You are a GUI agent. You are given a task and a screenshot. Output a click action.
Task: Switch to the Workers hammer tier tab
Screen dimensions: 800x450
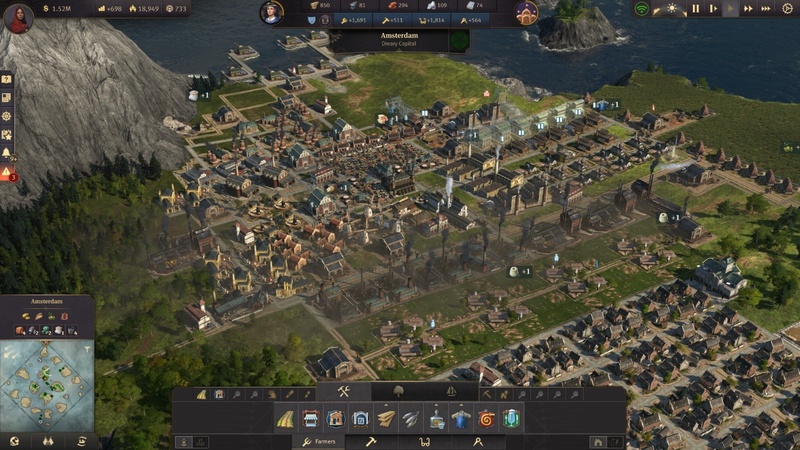(370, 441)
